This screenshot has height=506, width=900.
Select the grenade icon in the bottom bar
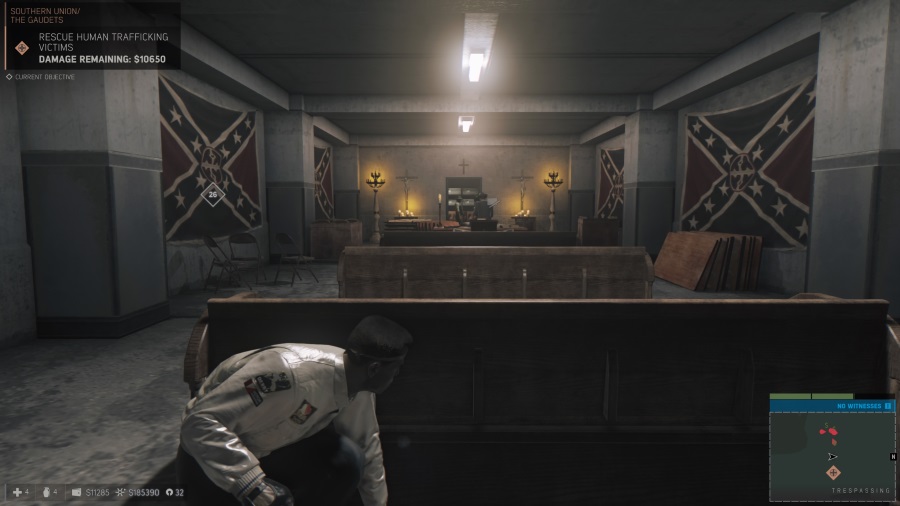(44, 492)
